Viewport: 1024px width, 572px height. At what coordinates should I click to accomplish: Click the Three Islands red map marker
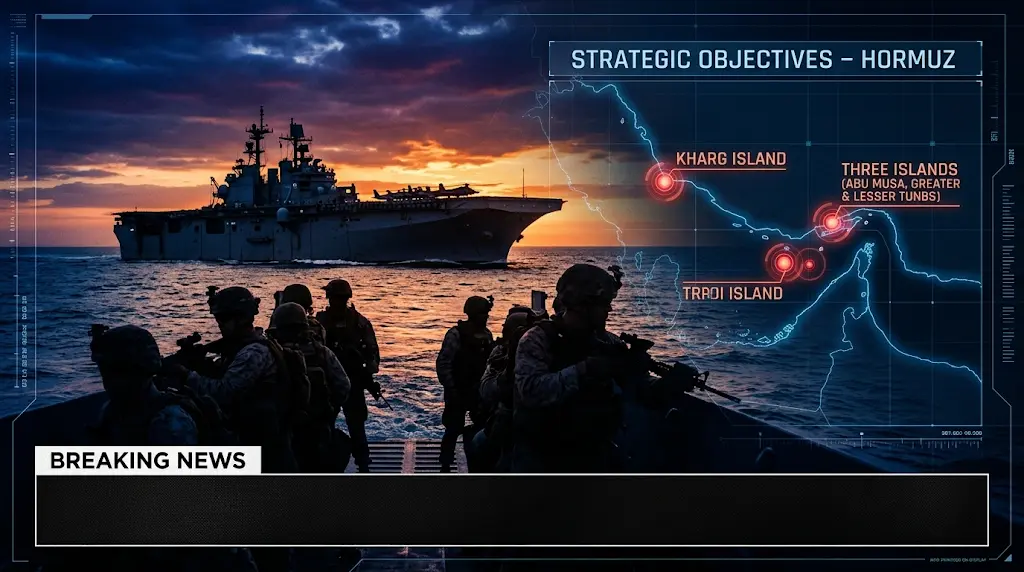pyautogui.click(x=832, y=222)
